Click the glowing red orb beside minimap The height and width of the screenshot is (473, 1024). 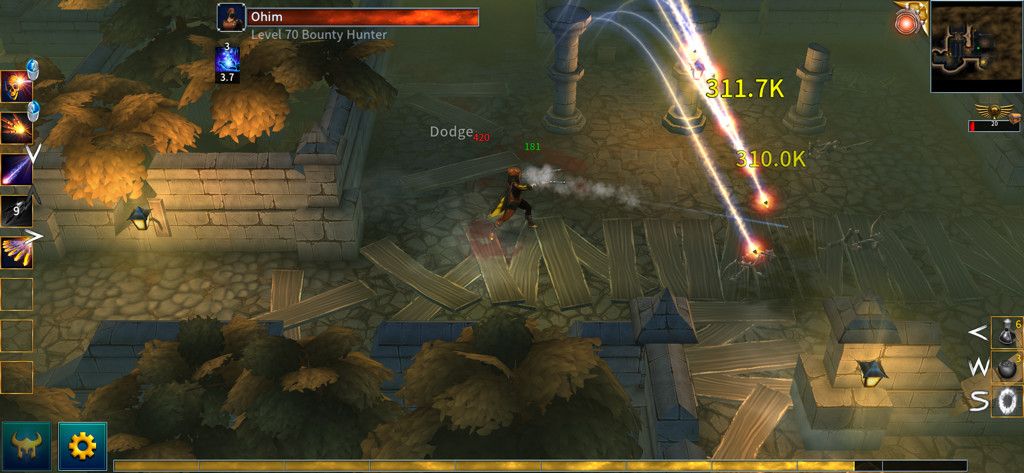pyautogui.click(x=908, y=23)
